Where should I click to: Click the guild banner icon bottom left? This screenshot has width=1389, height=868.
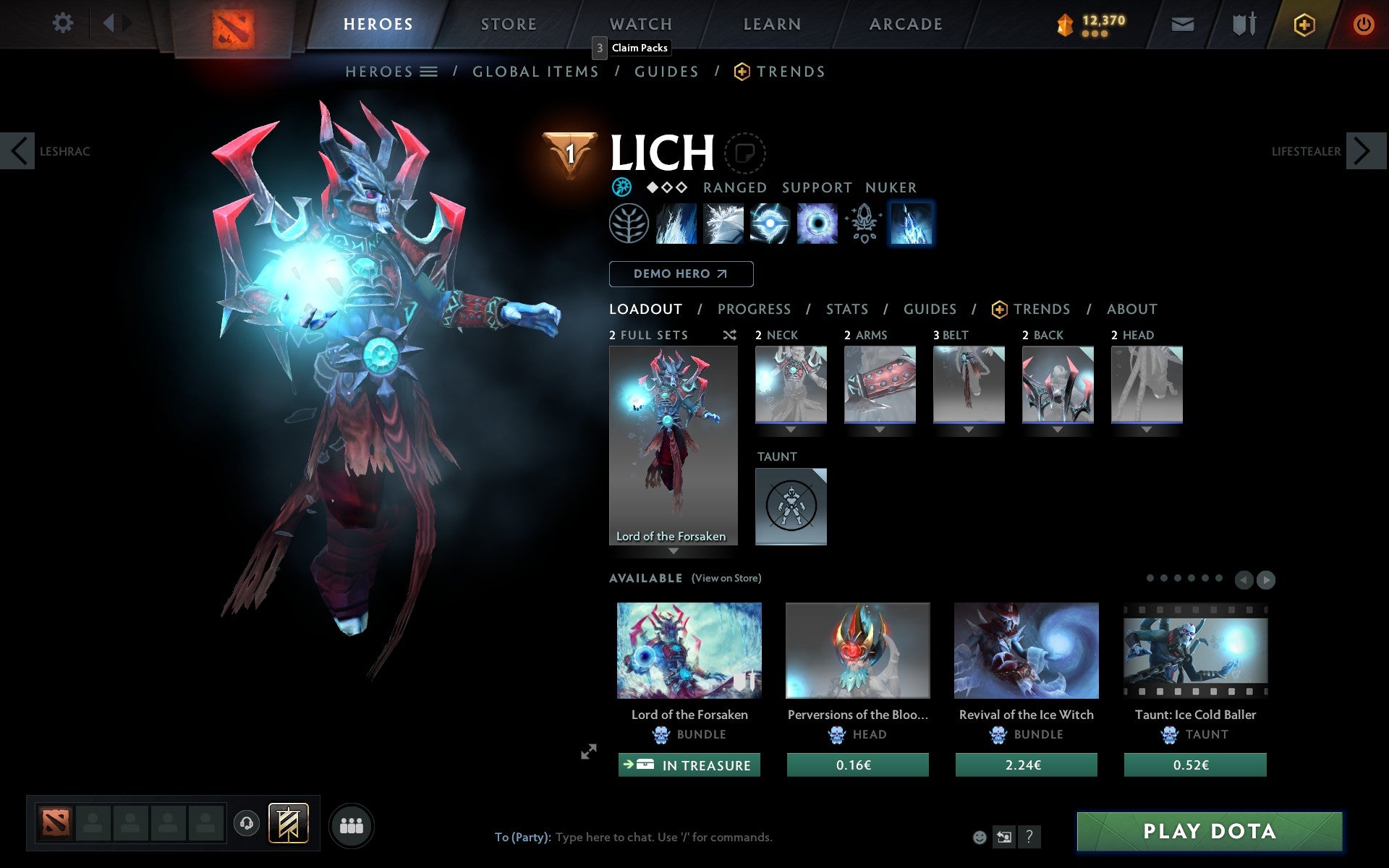click(288, 822)
